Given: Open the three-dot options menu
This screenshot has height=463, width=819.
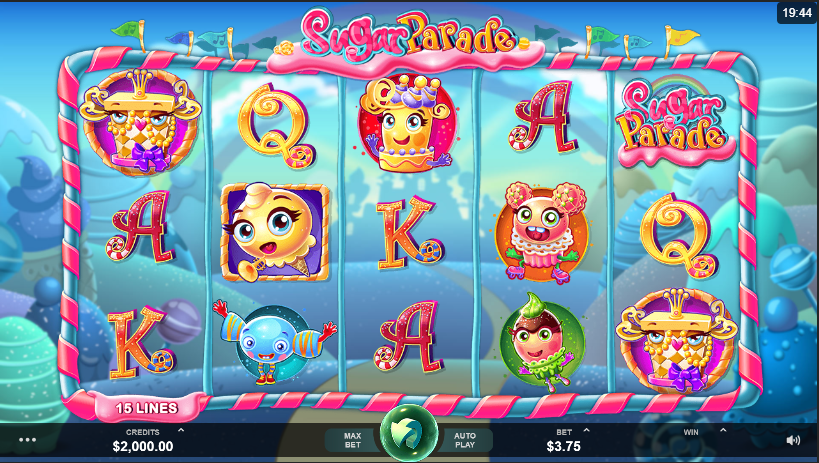Looking at the screenshot, I should (27, 439).
